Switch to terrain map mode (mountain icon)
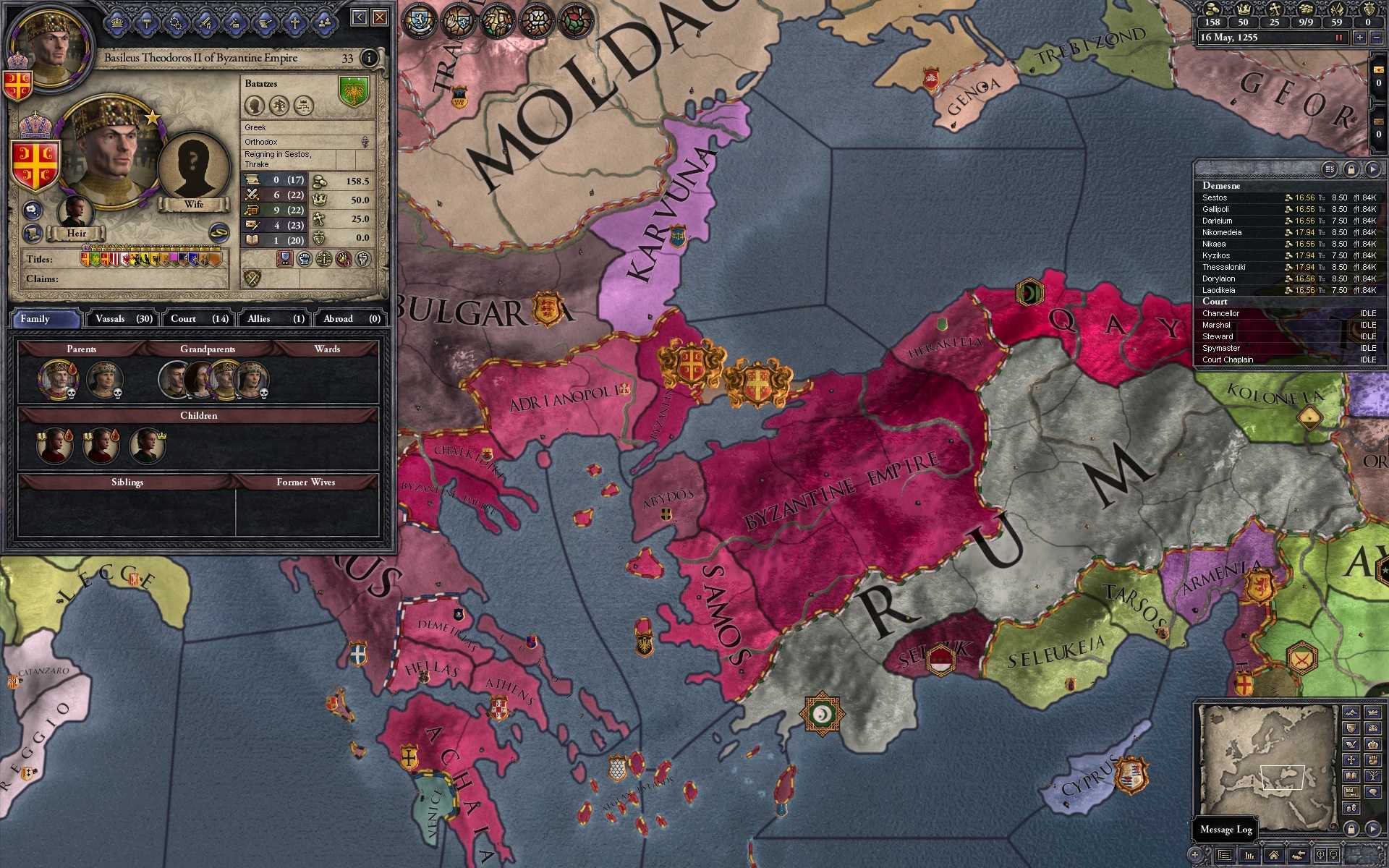The height and width of the screenshot is (868, 1389). (x=1351, y=712)
